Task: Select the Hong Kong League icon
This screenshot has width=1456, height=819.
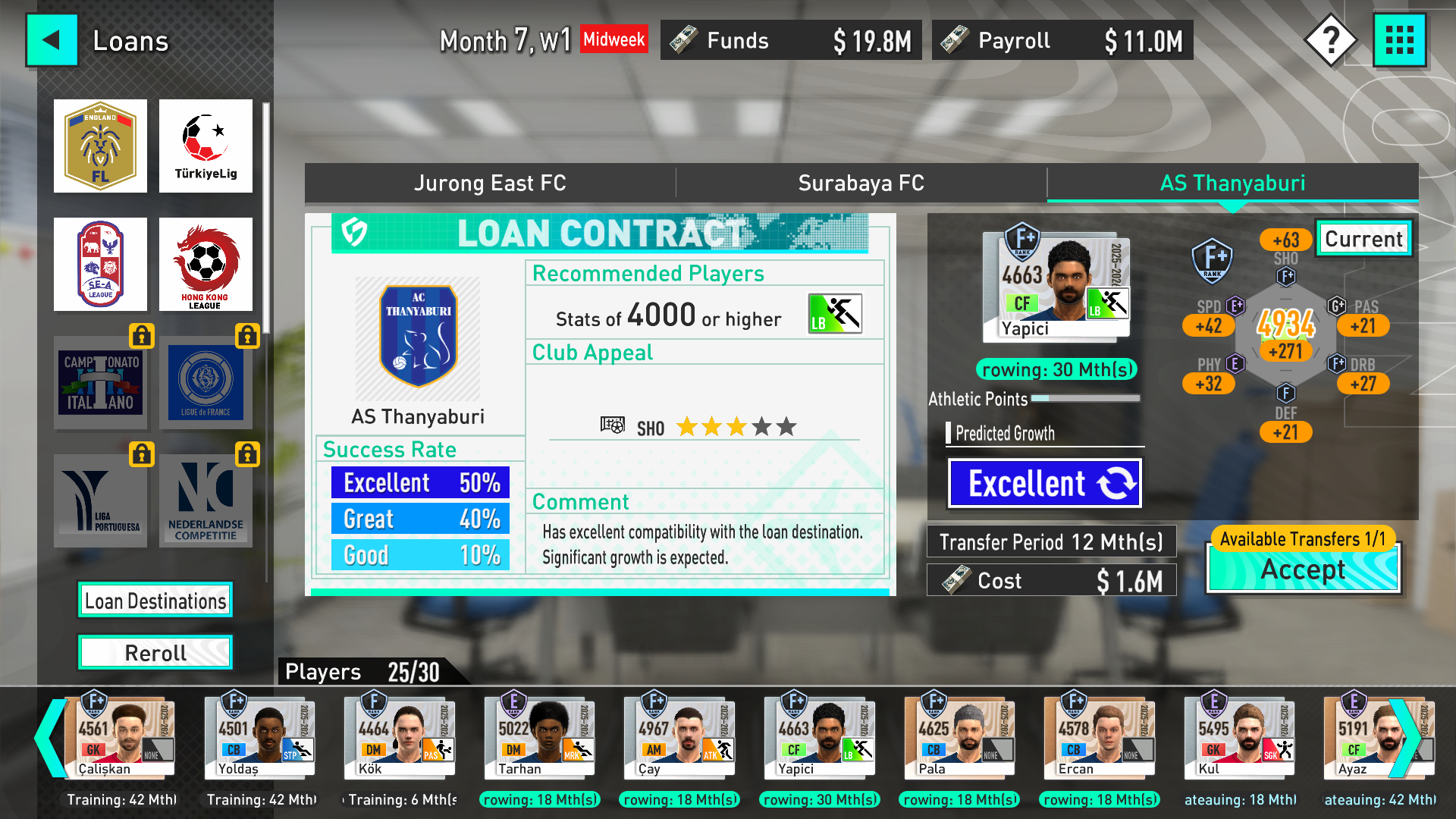Action: (x=206, y=264)
